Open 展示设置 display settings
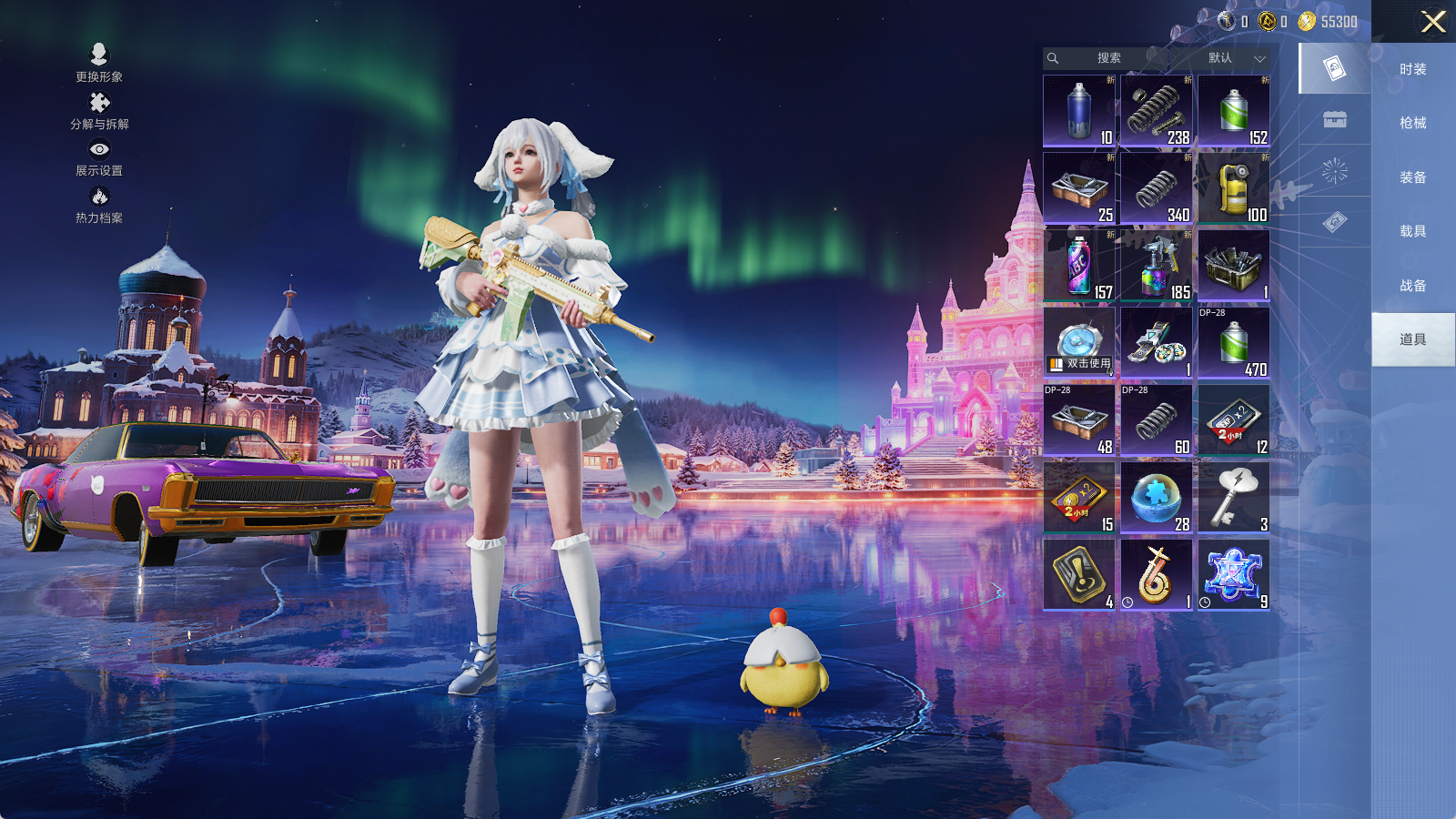1456x819 pixels. tap(99, 157)
